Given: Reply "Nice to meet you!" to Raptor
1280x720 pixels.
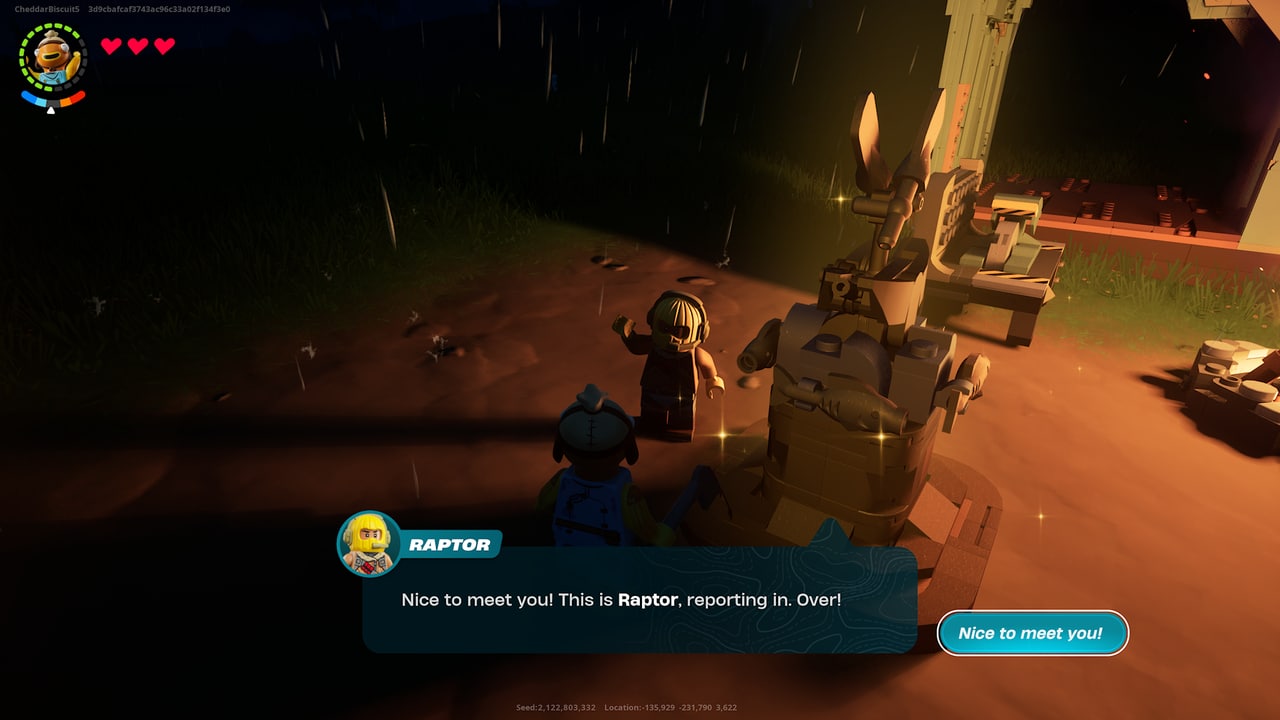Looking at the screenshot, I should [1031, 633].
